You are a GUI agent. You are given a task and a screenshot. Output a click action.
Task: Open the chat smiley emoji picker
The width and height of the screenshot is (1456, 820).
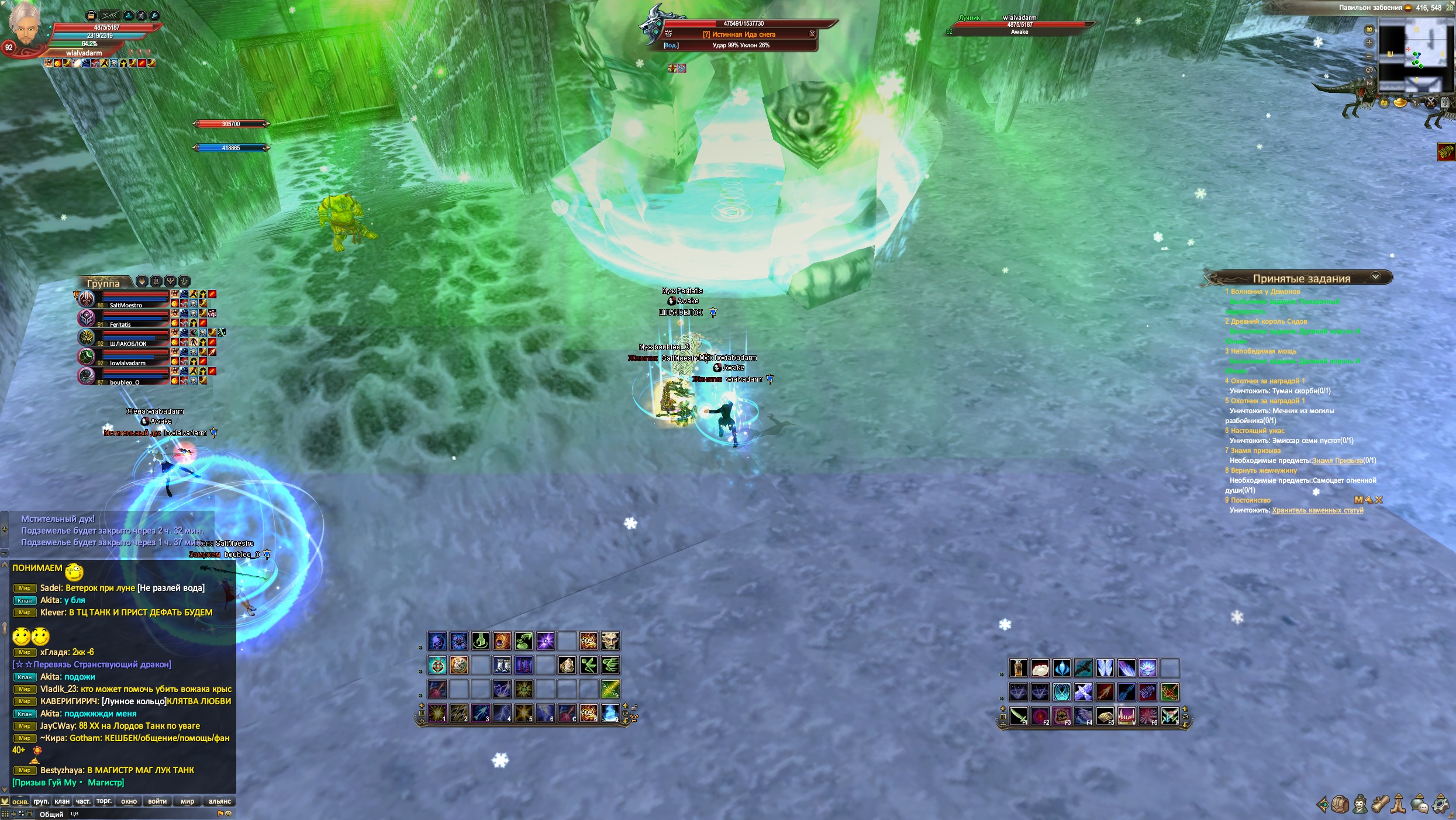[229, 814]
